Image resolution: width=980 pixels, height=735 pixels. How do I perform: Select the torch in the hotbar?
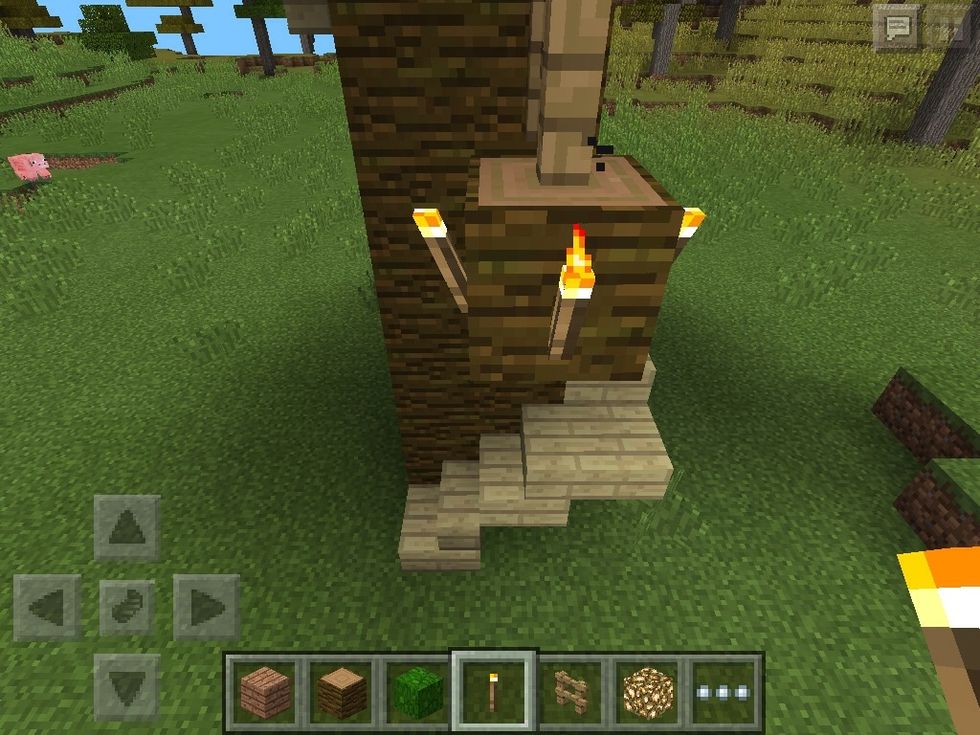point(495,692)
